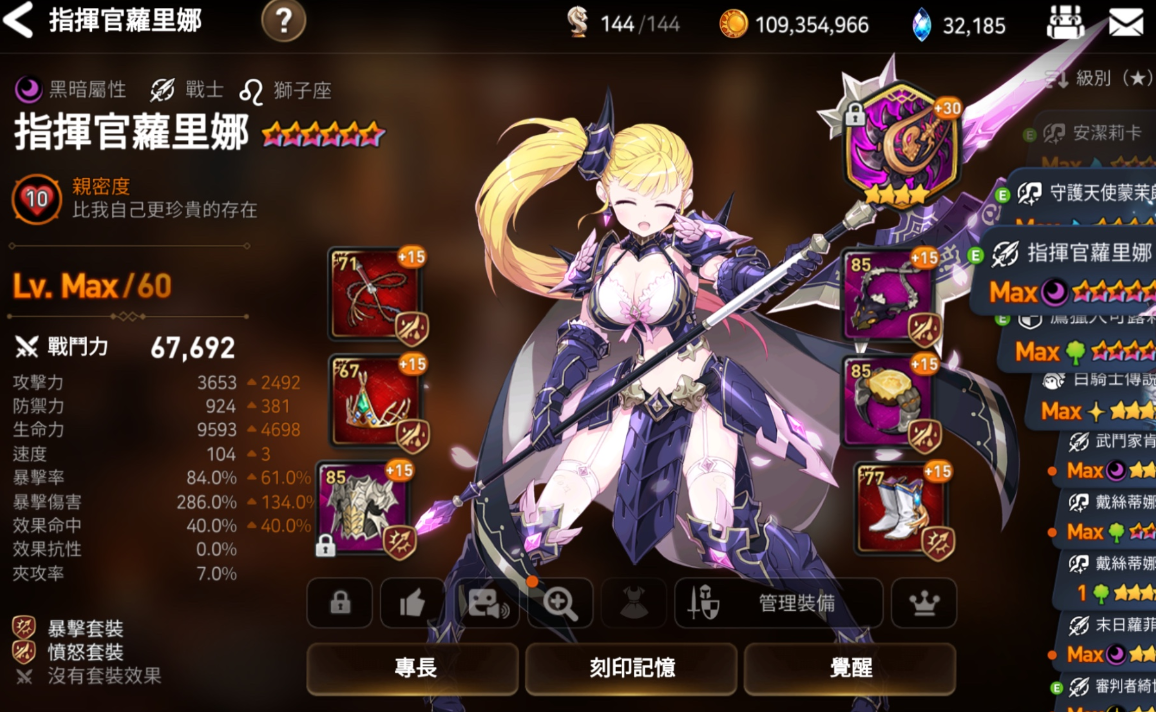Select the equipped armor slot
Screen dimensions: 1156x712
pyautogui.click(x=364, y=507)
